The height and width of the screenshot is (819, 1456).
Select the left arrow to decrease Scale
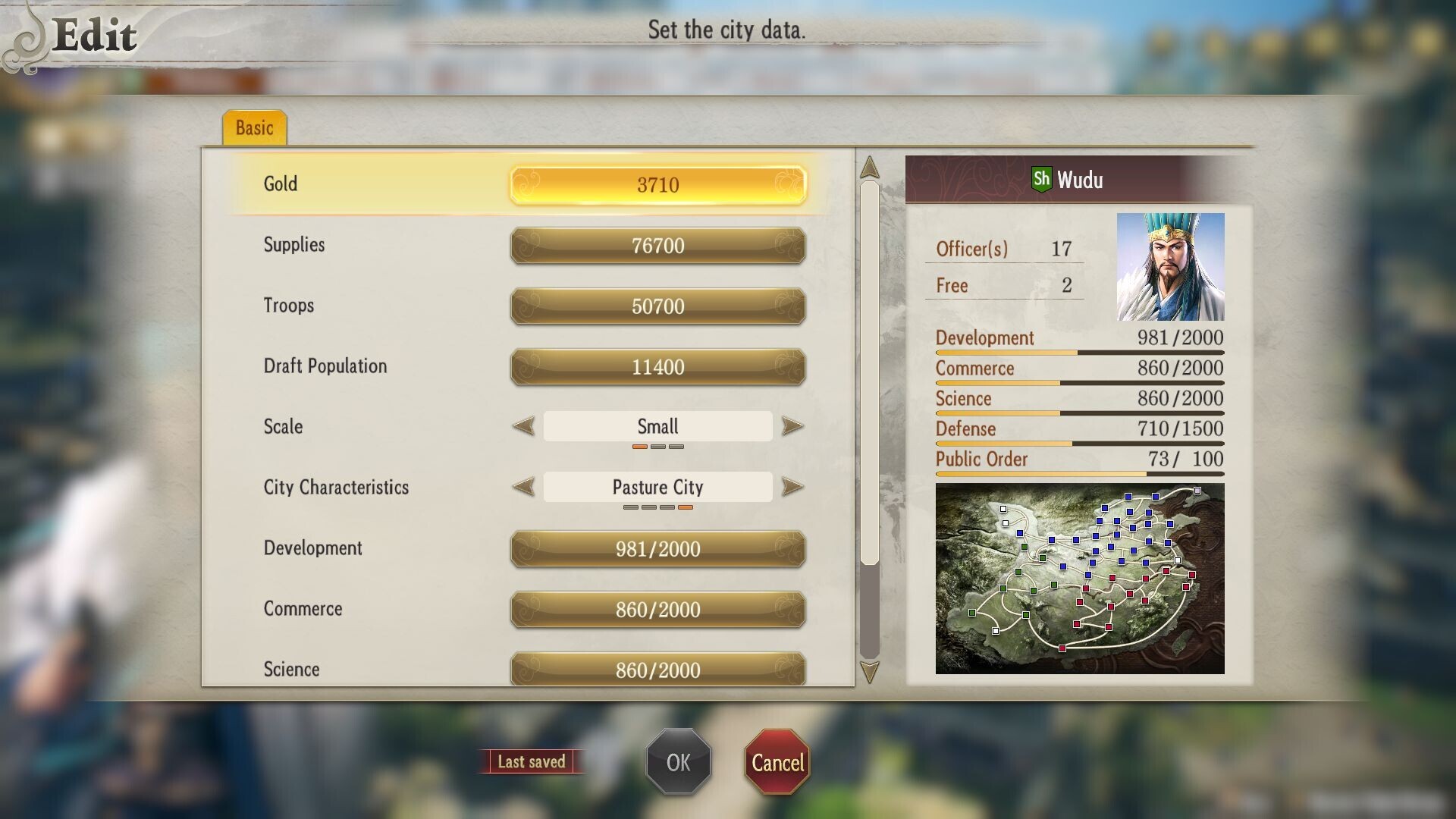click(523, 426)
